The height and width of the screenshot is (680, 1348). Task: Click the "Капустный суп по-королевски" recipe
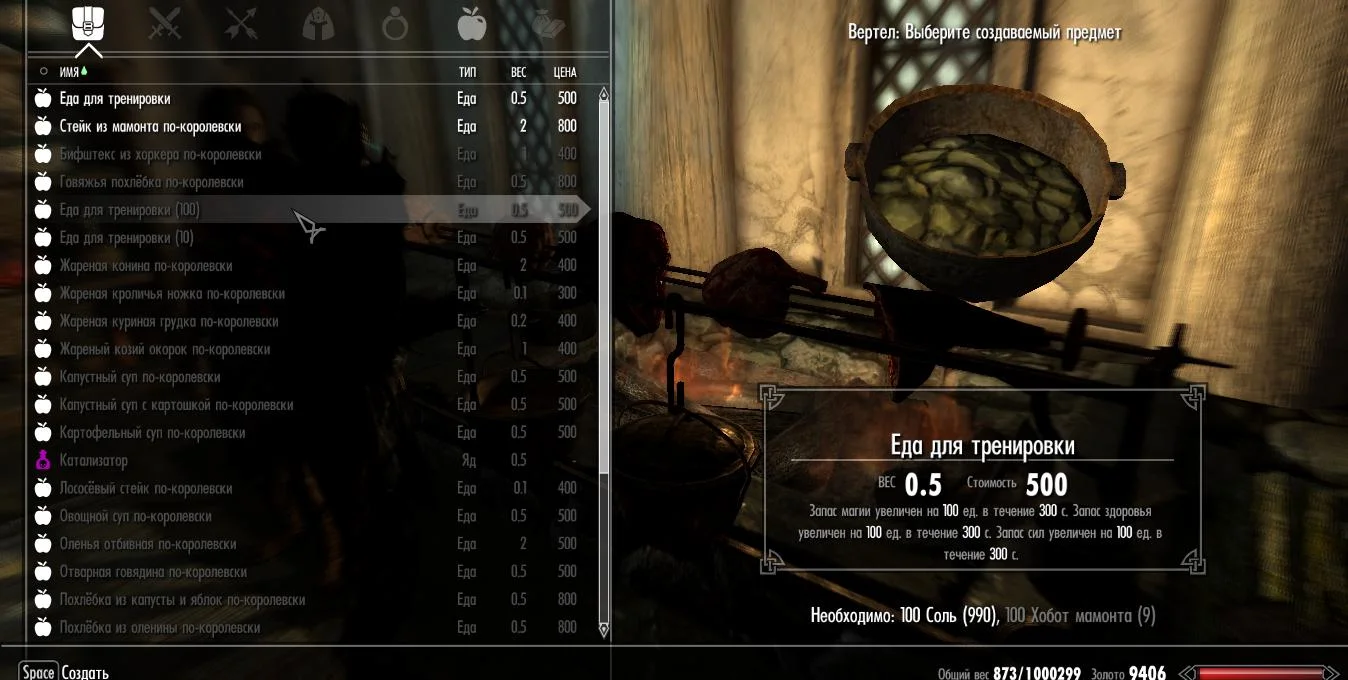tap(139, 377)
